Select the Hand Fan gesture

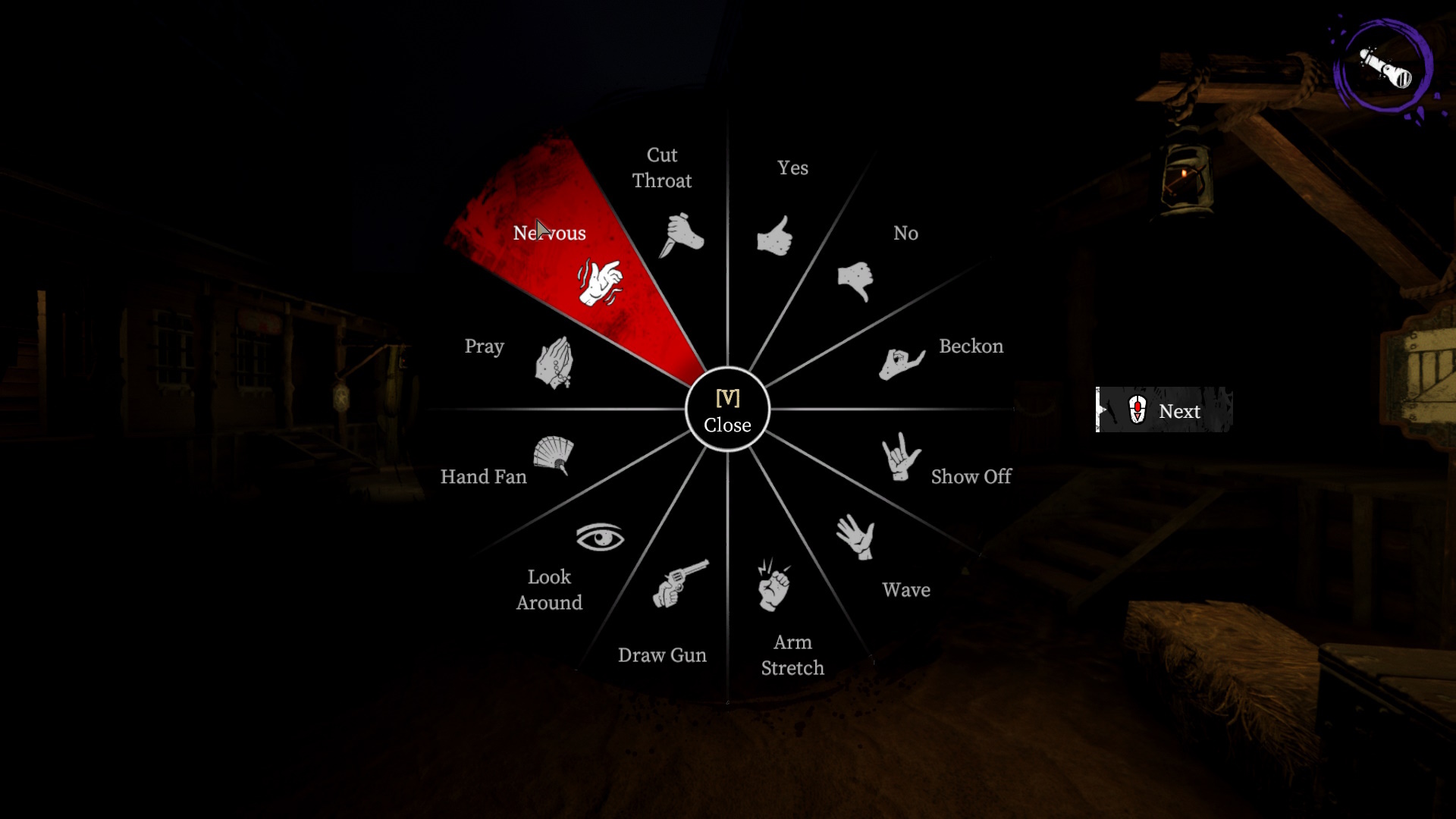click(555, 456)
